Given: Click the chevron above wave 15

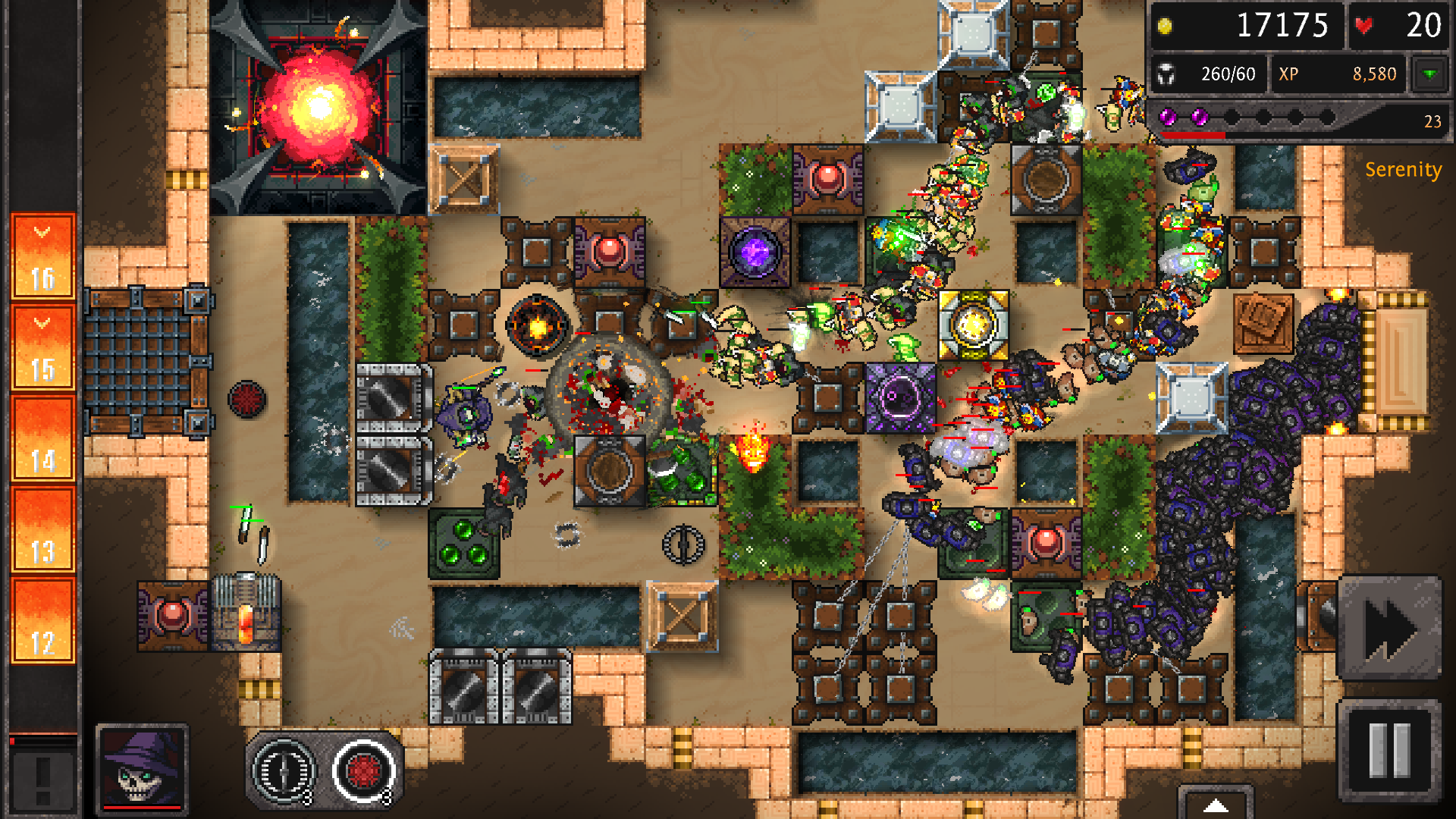Looking at the screenshot, I should [42, 322].
